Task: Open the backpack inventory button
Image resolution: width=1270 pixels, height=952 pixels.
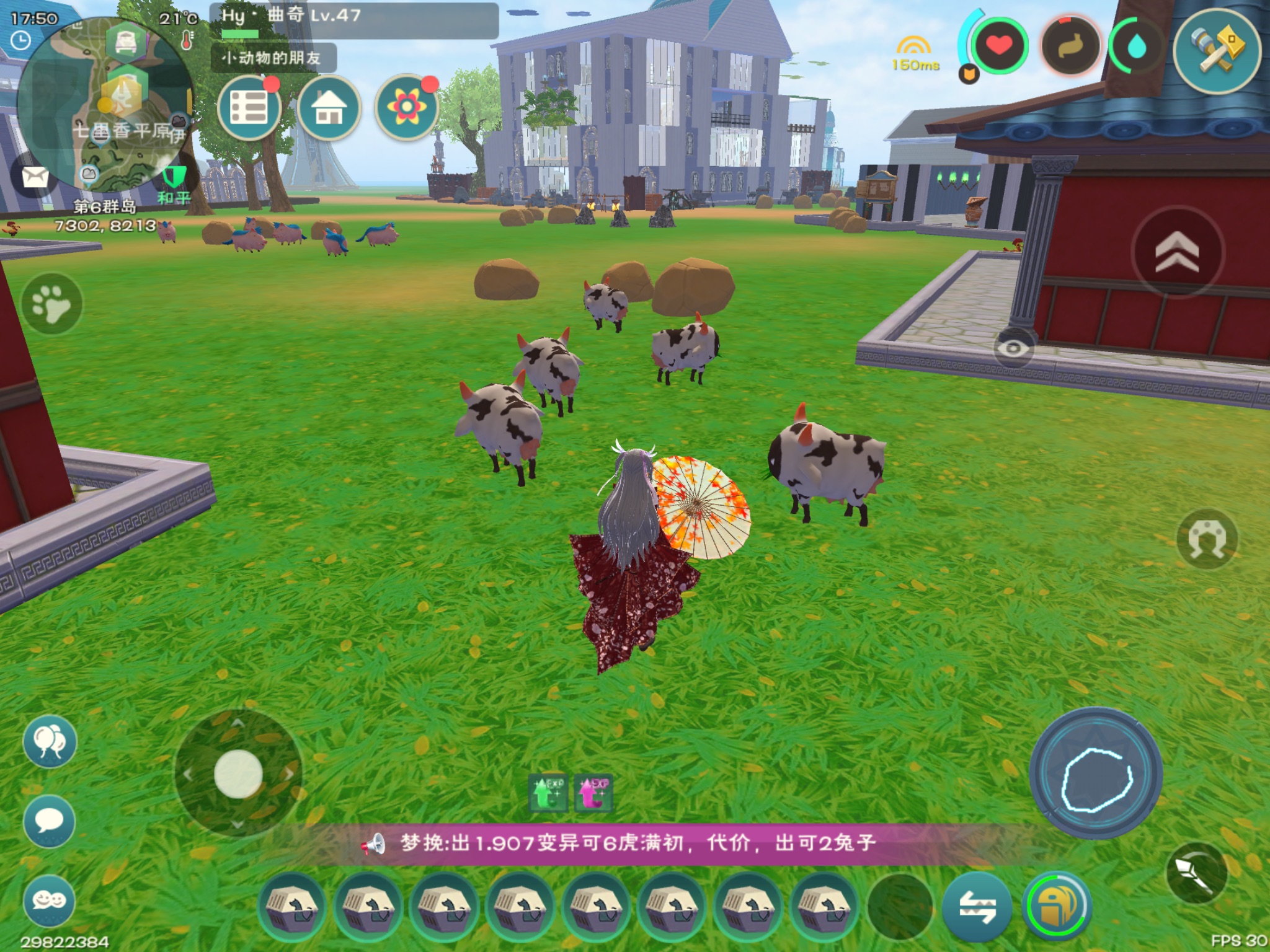Action: point(1057,906)
